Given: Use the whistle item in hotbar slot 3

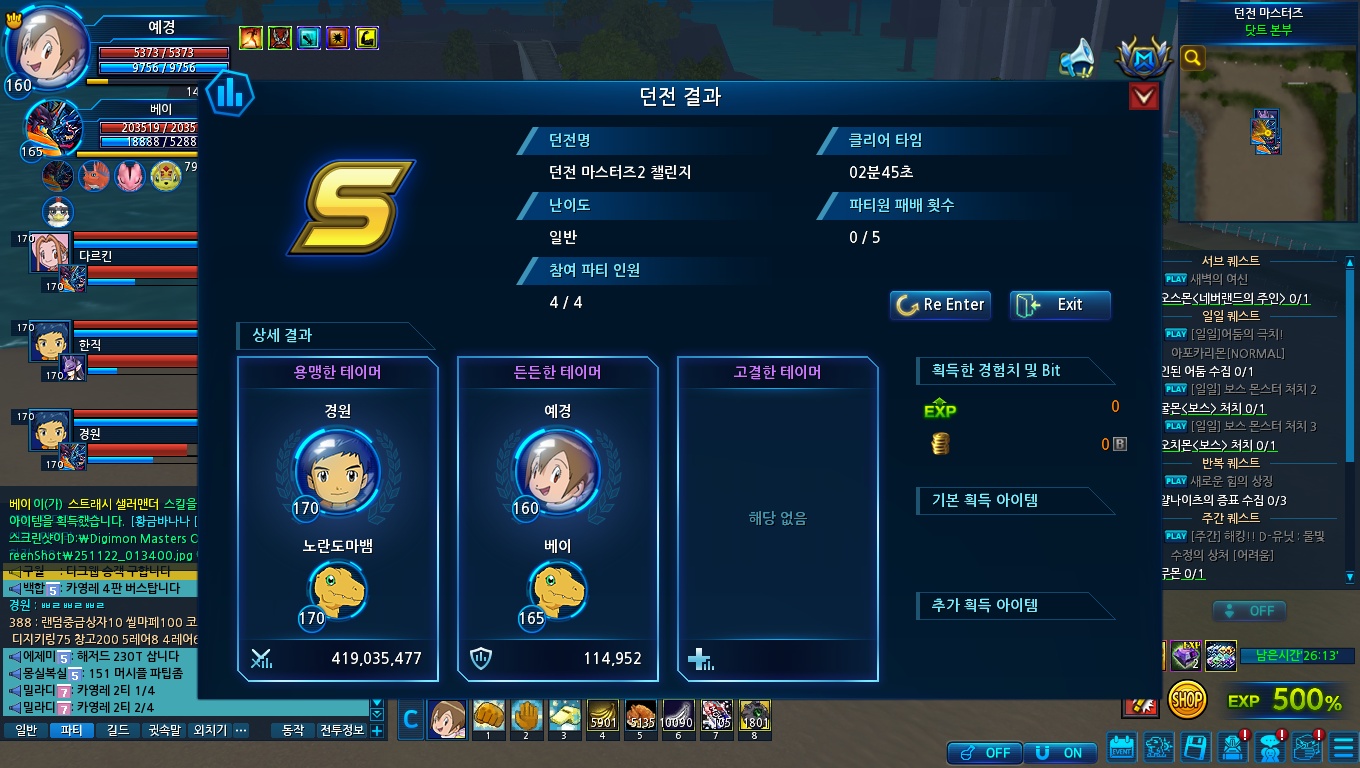Looking at the screenshot, I should coord(564,718).
